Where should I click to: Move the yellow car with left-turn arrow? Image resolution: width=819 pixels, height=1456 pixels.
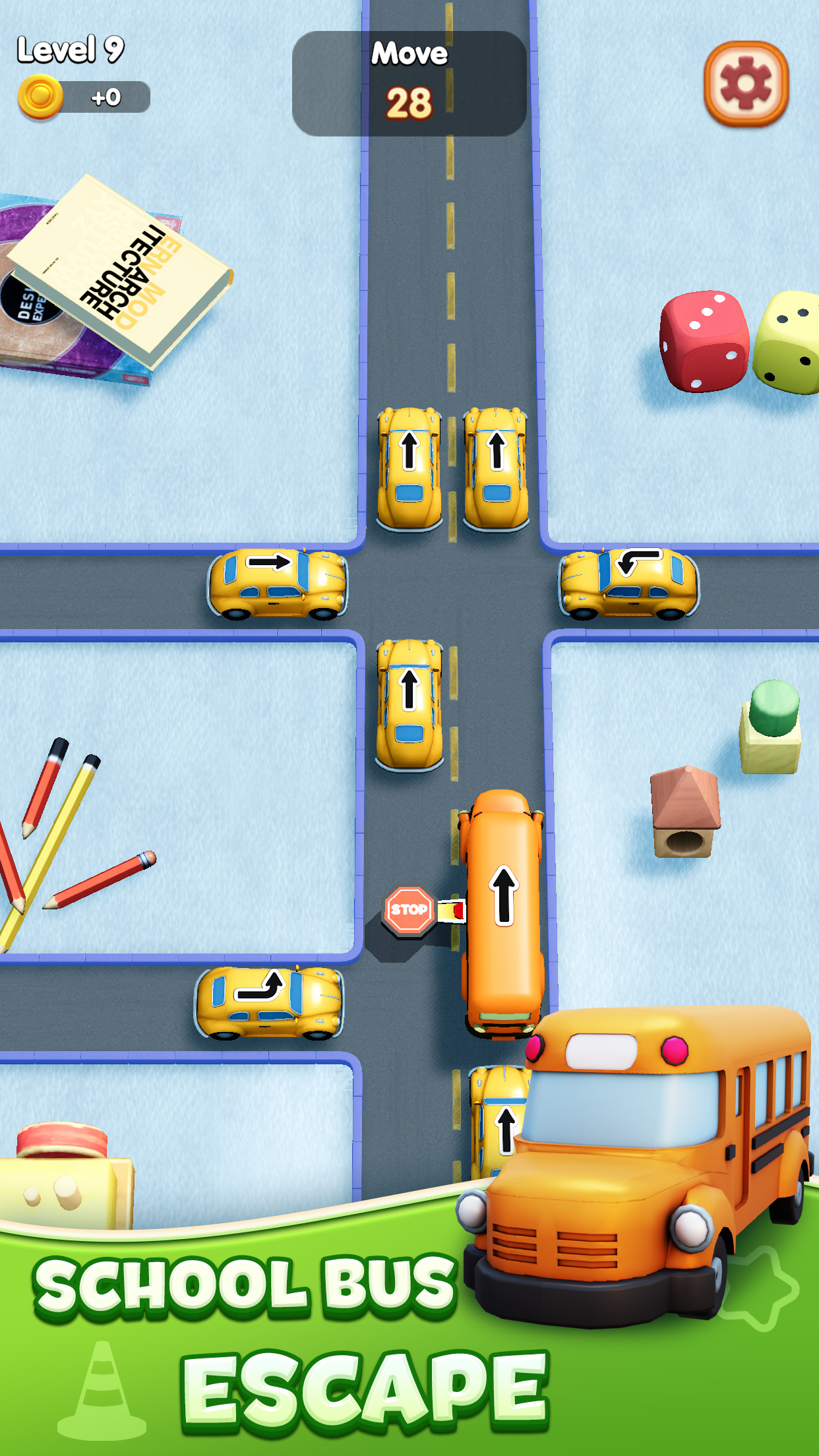pyautogui.click(x=629, y=584)
